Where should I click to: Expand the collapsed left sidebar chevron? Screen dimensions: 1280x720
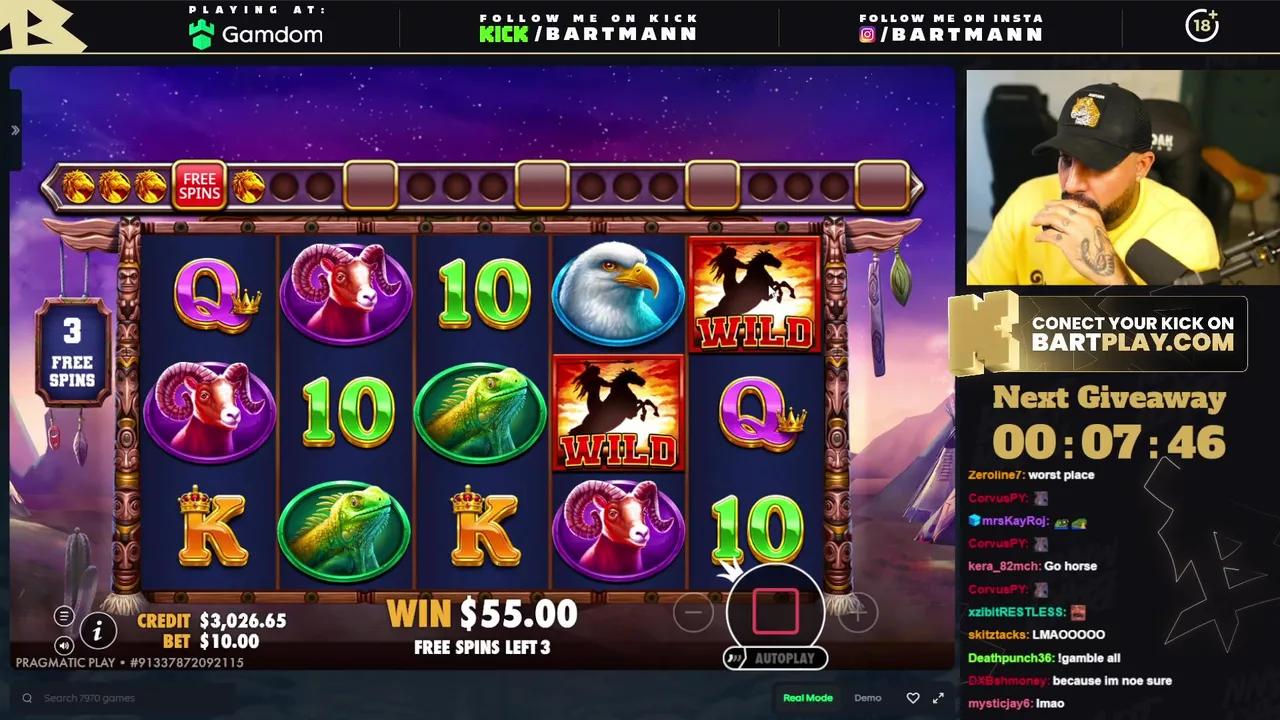14,131
